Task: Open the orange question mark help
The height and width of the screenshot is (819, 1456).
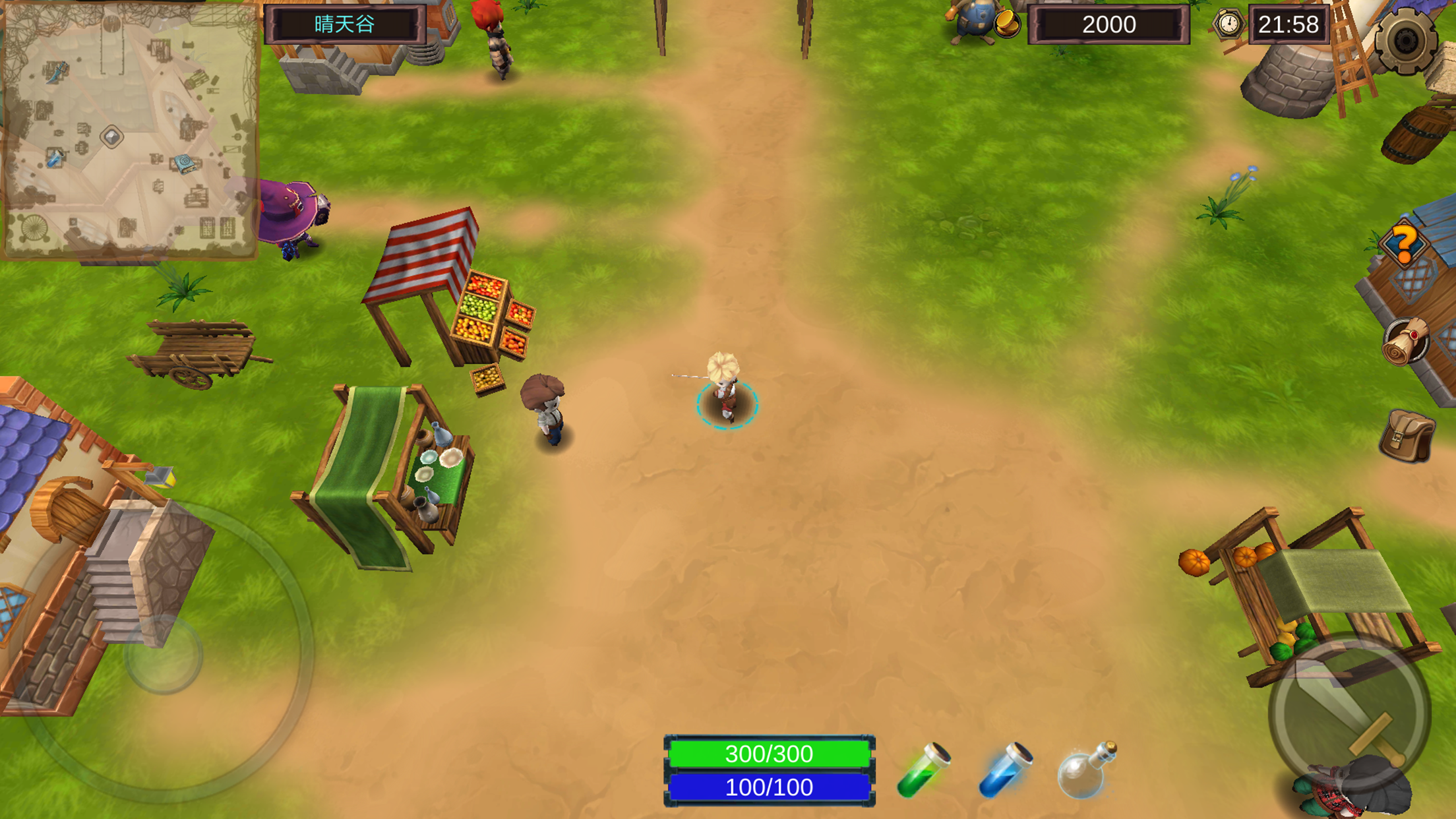Action: pyautogui.click(x=1404, y=244)
